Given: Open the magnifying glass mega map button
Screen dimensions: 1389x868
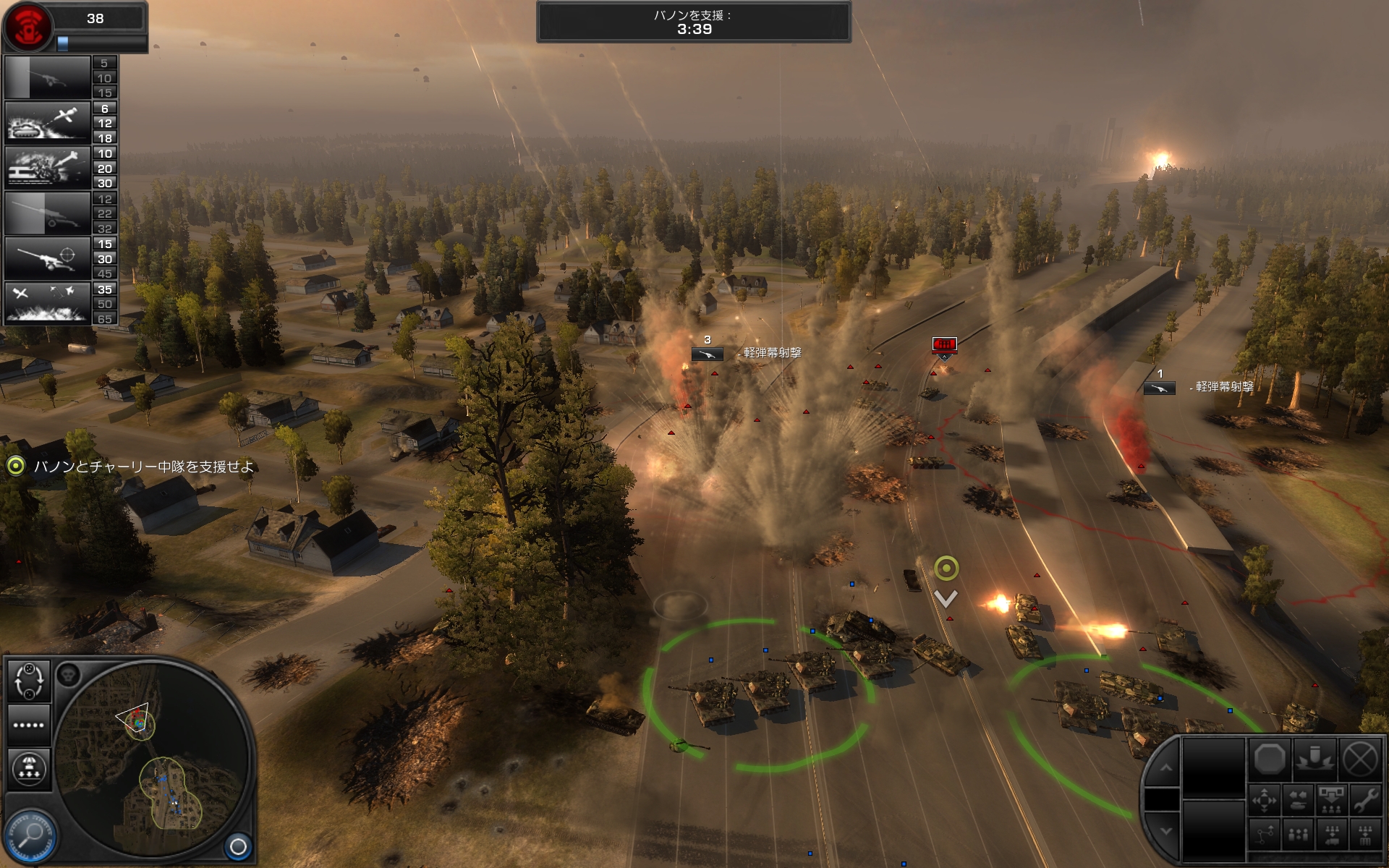Looking at the screenshot, I should pyautogui.click(x=30, y=835).
